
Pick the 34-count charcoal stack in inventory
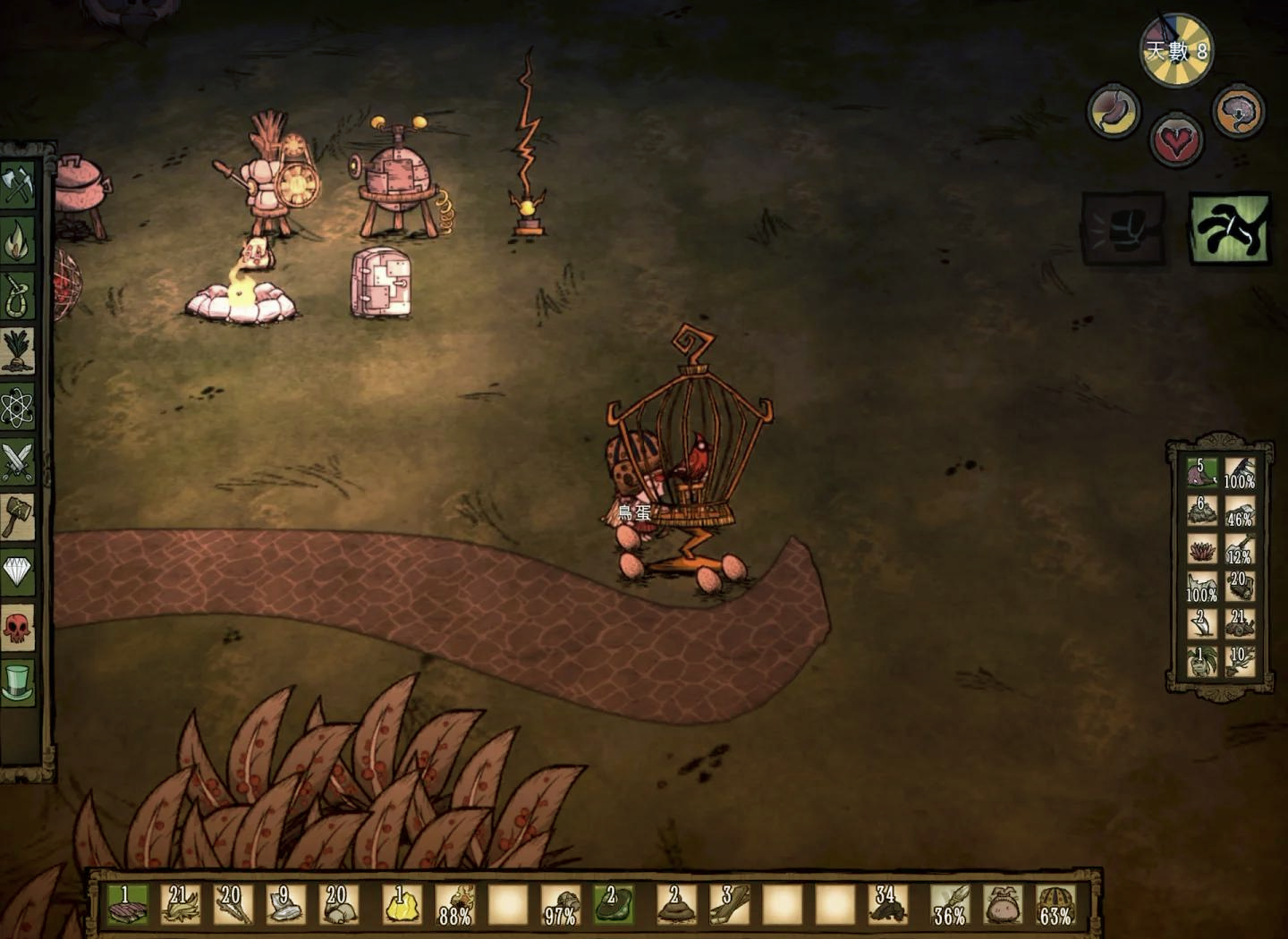[888, 905]
